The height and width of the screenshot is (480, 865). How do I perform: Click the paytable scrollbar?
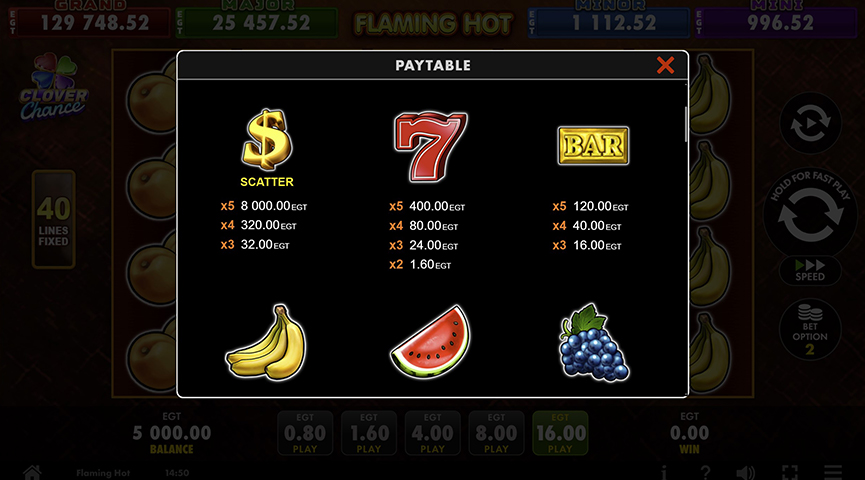[685, 125]
